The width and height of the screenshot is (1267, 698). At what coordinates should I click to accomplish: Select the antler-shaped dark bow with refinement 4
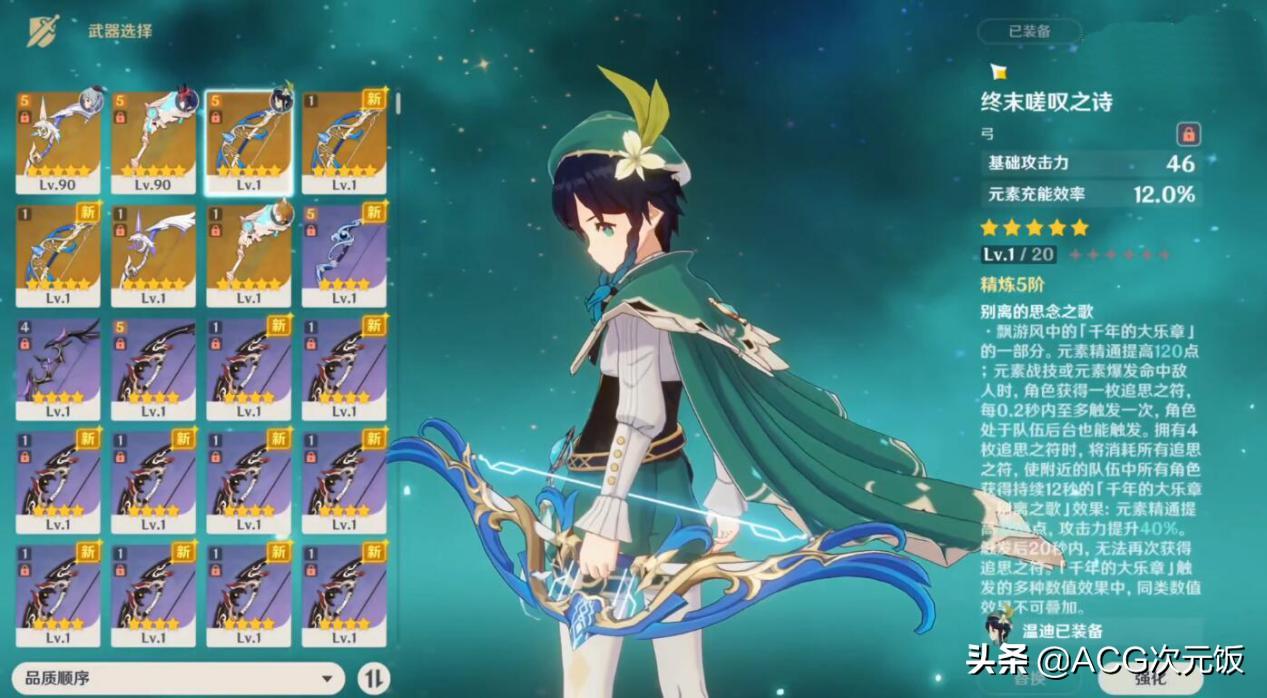58,368
